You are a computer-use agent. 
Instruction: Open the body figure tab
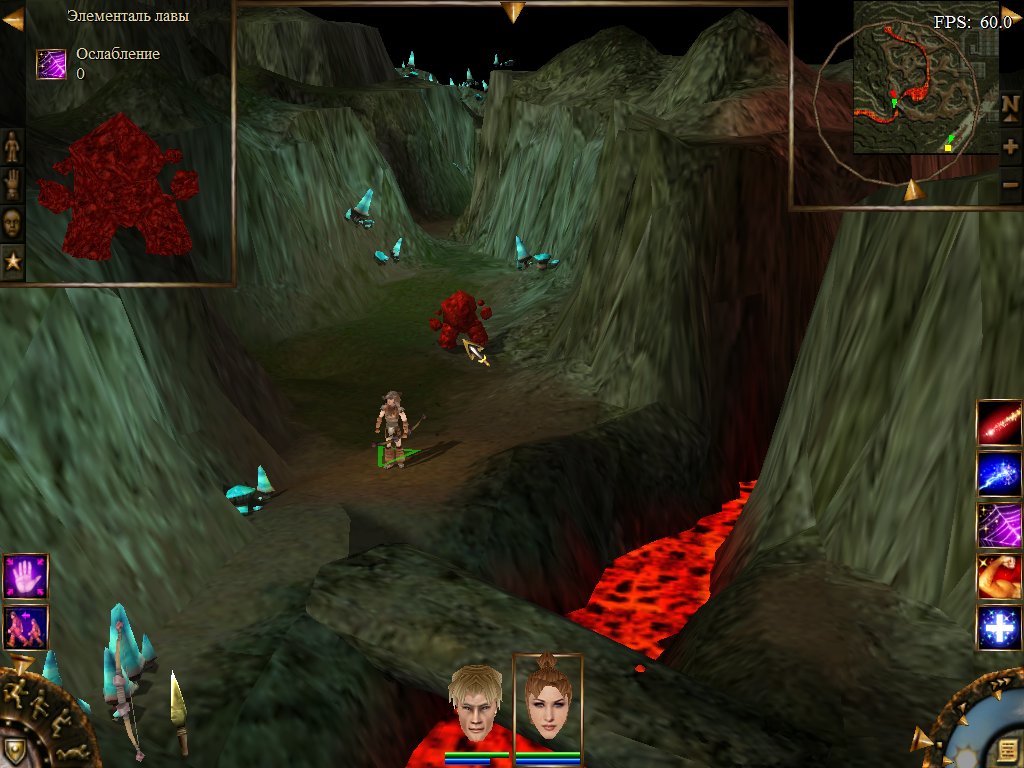click(12, 146)
